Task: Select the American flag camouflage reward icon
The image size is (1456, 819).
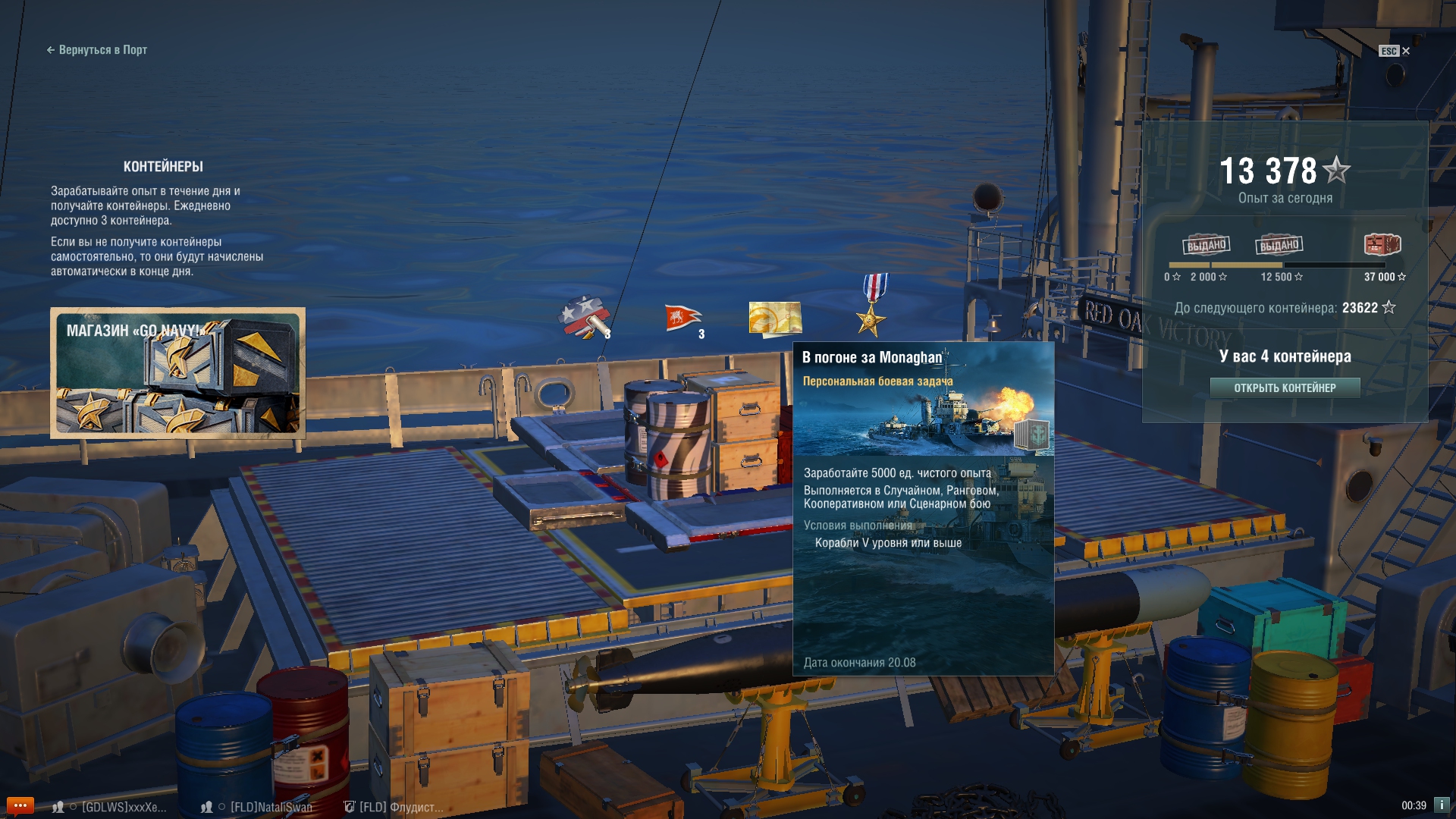Action: (x=585, y=317)
